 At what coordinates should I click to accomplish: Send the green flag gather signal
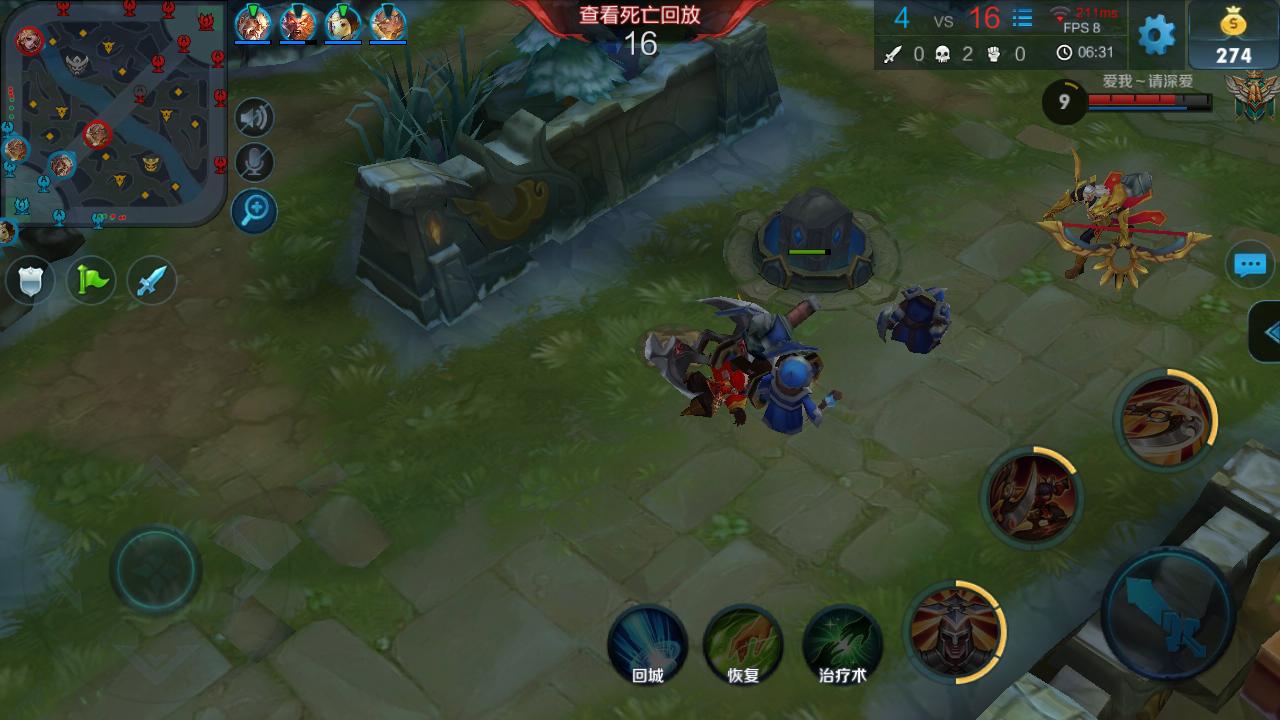point(91,281)
